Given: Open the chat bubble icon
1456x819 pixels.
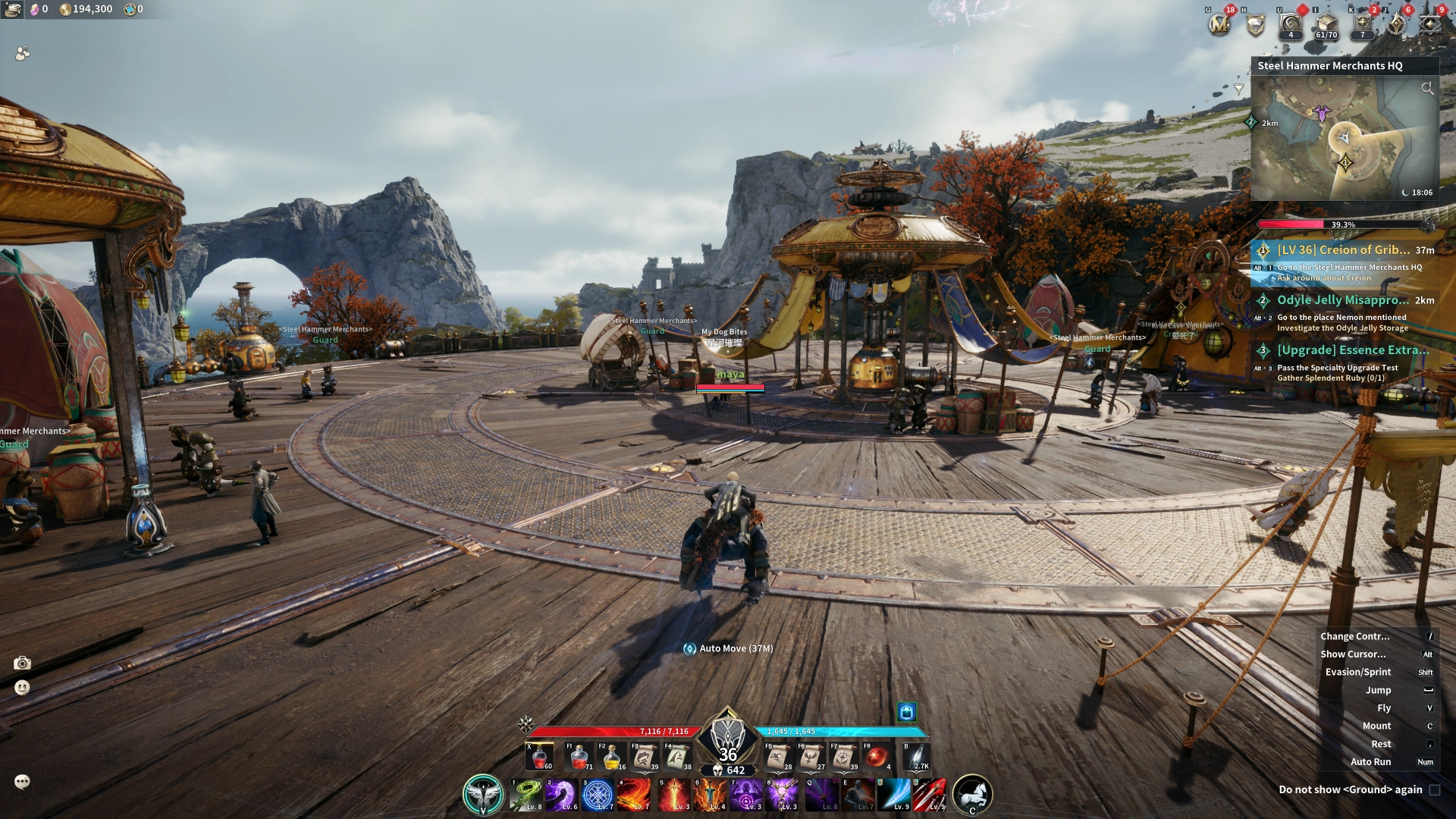Looking at the screenshot, I should pyautogui.click(x=22, y=782).
